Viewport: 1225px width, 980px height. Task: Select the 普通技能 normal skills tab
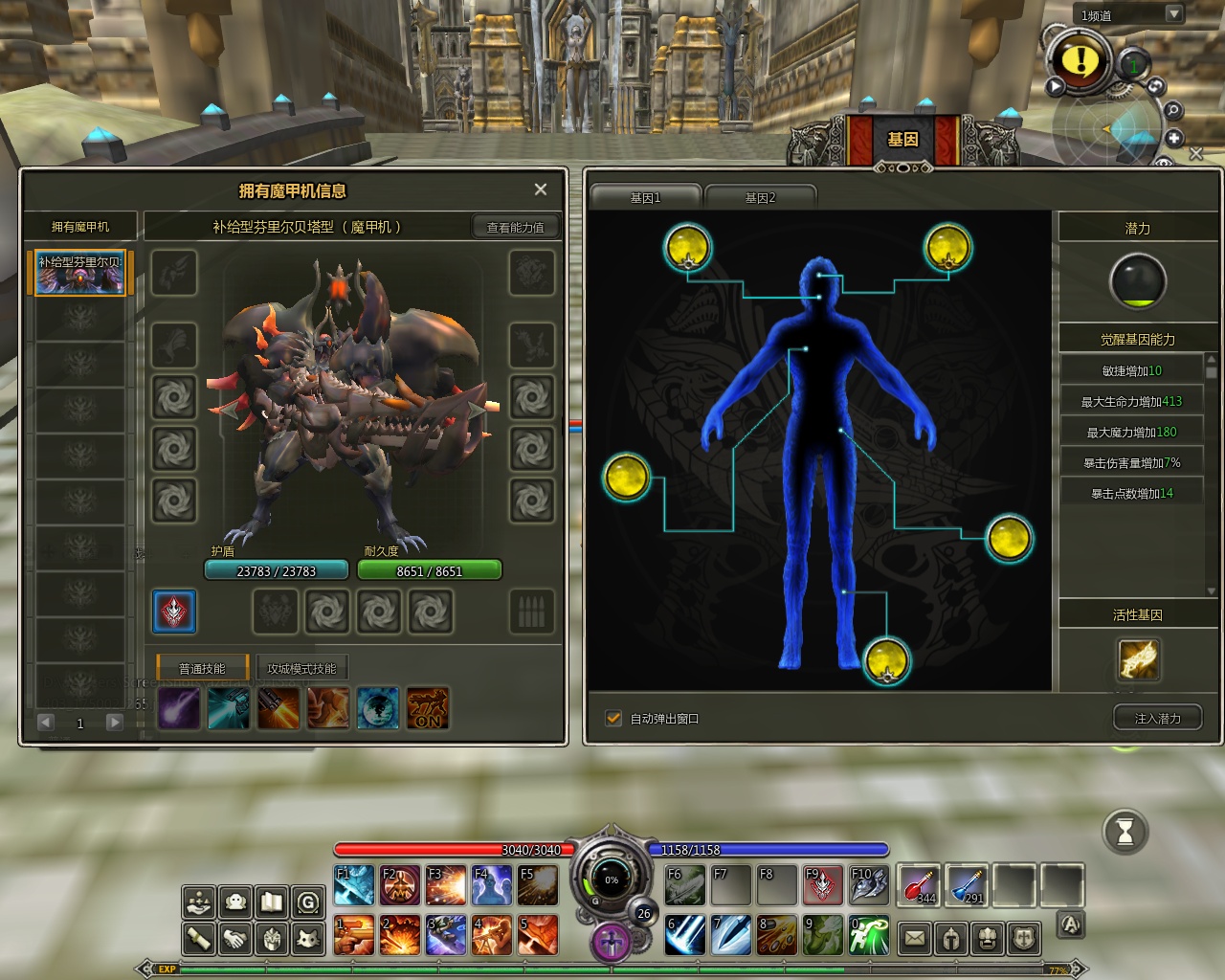tap(202, 668)
